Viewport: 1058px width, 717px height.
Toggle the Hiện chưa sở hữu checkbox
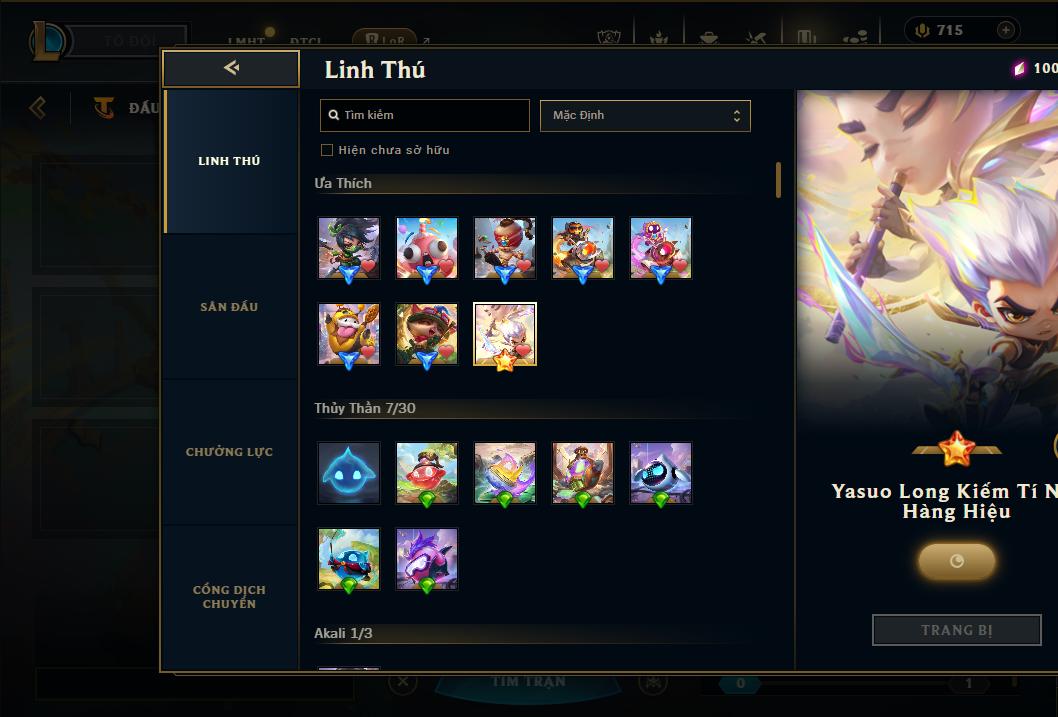(x=327, y=150)
